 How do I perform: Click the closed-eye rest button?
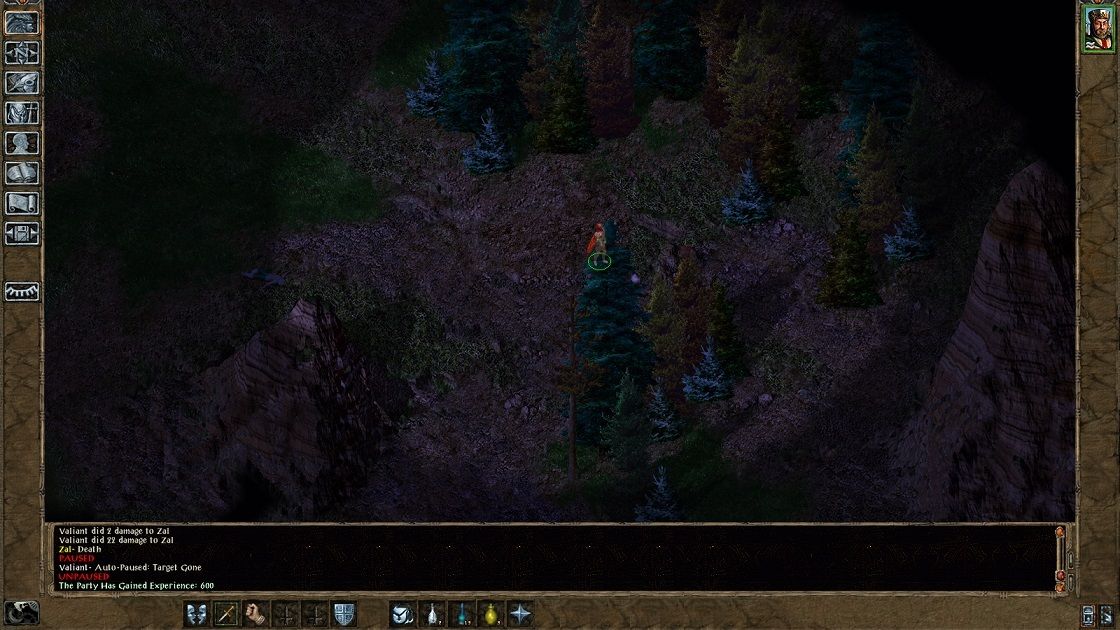click(x=22, y=291)
